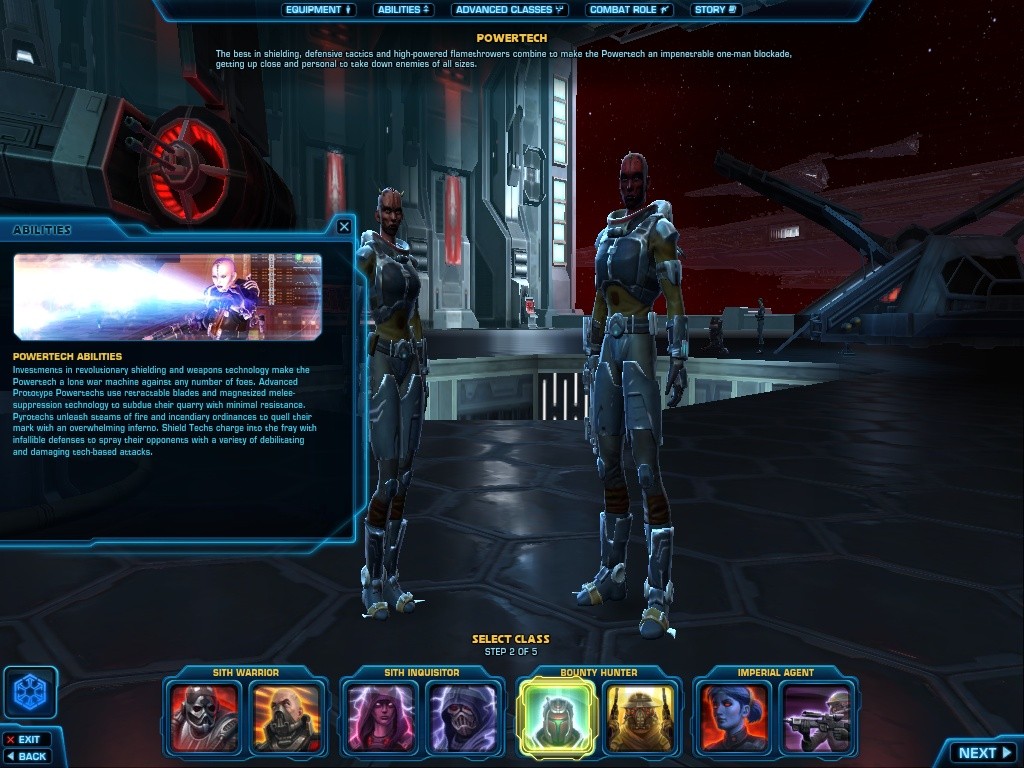View the Story tab
1024x768 pixels.
point(715,10)
